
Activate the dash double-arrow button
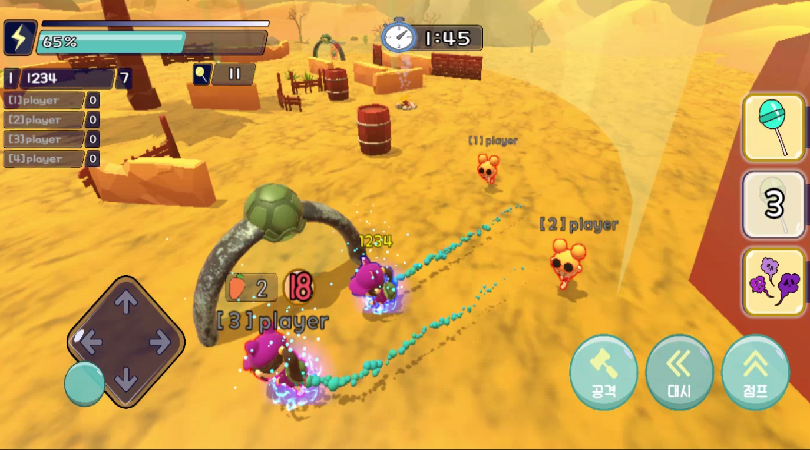pyautogui.click(x=679, y=372)
